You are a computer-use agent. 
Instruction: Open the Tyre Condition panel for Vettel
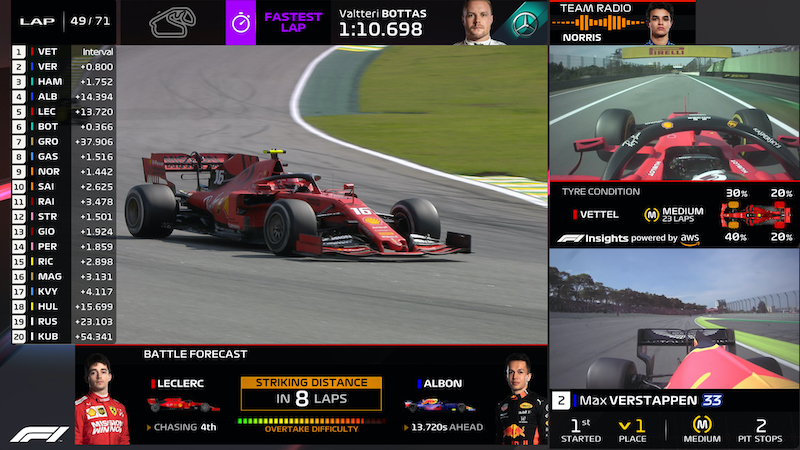point(674,213)
